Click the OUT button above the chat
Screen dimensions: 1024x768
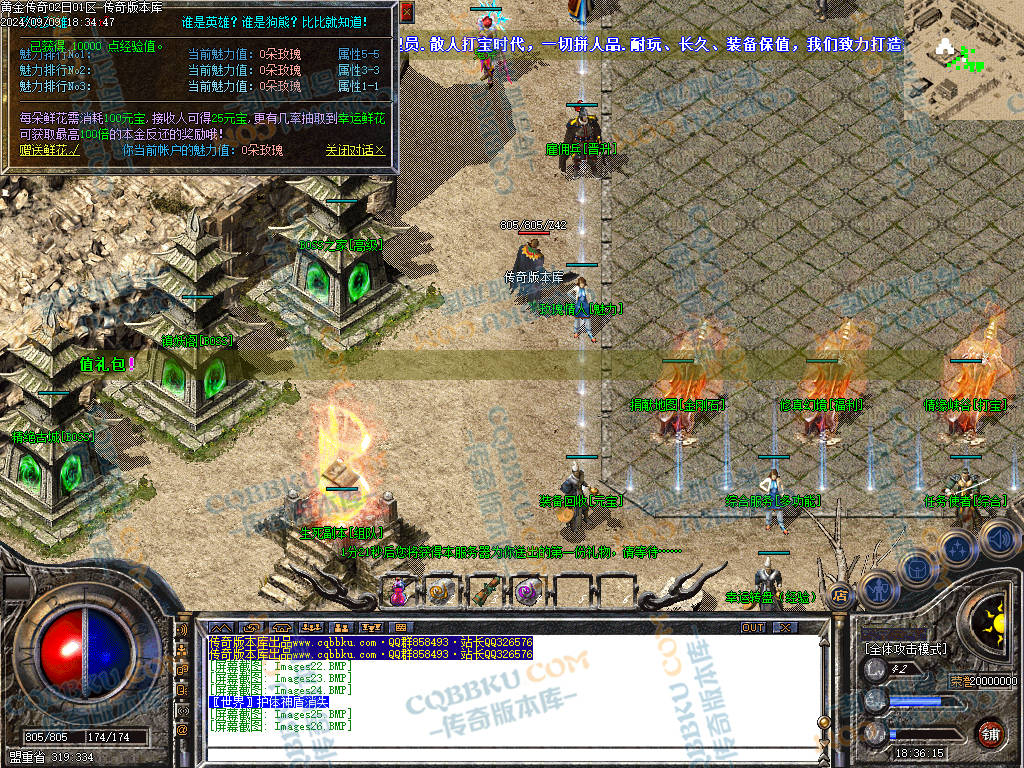[x=753, y=627]
